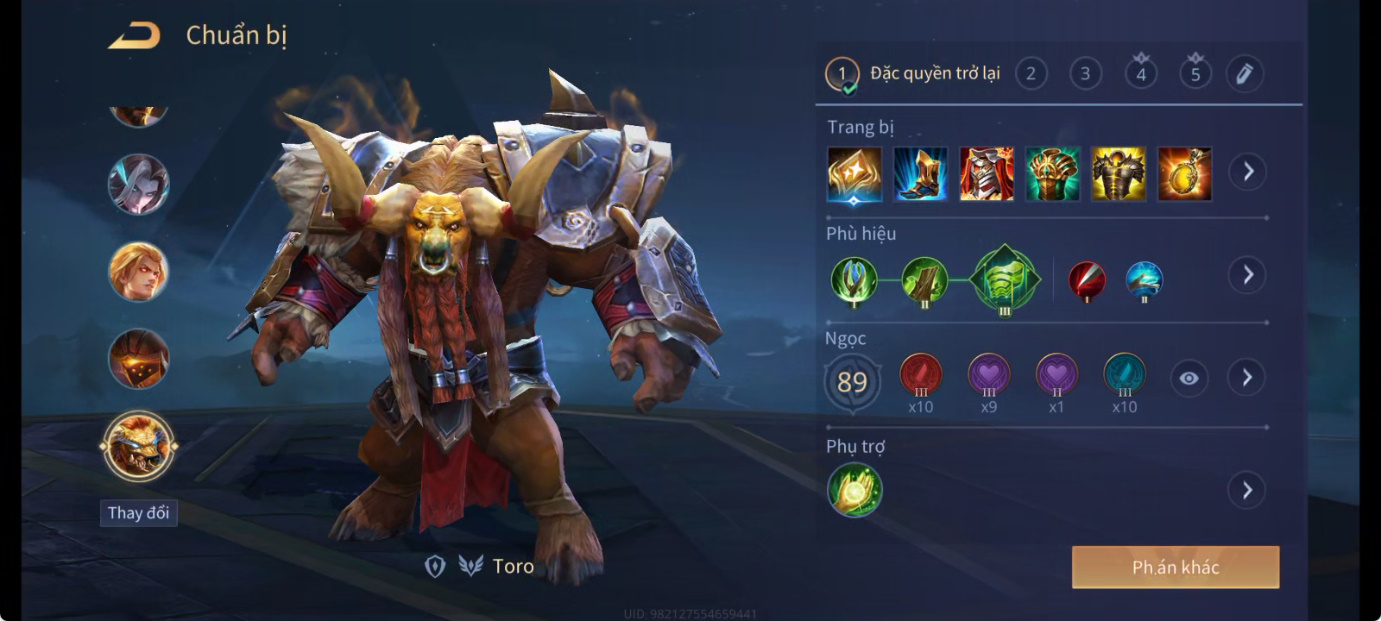The image size is (1381, 621).
Task: Select the golden amulet equipment item
Action: coord(1184,174)
